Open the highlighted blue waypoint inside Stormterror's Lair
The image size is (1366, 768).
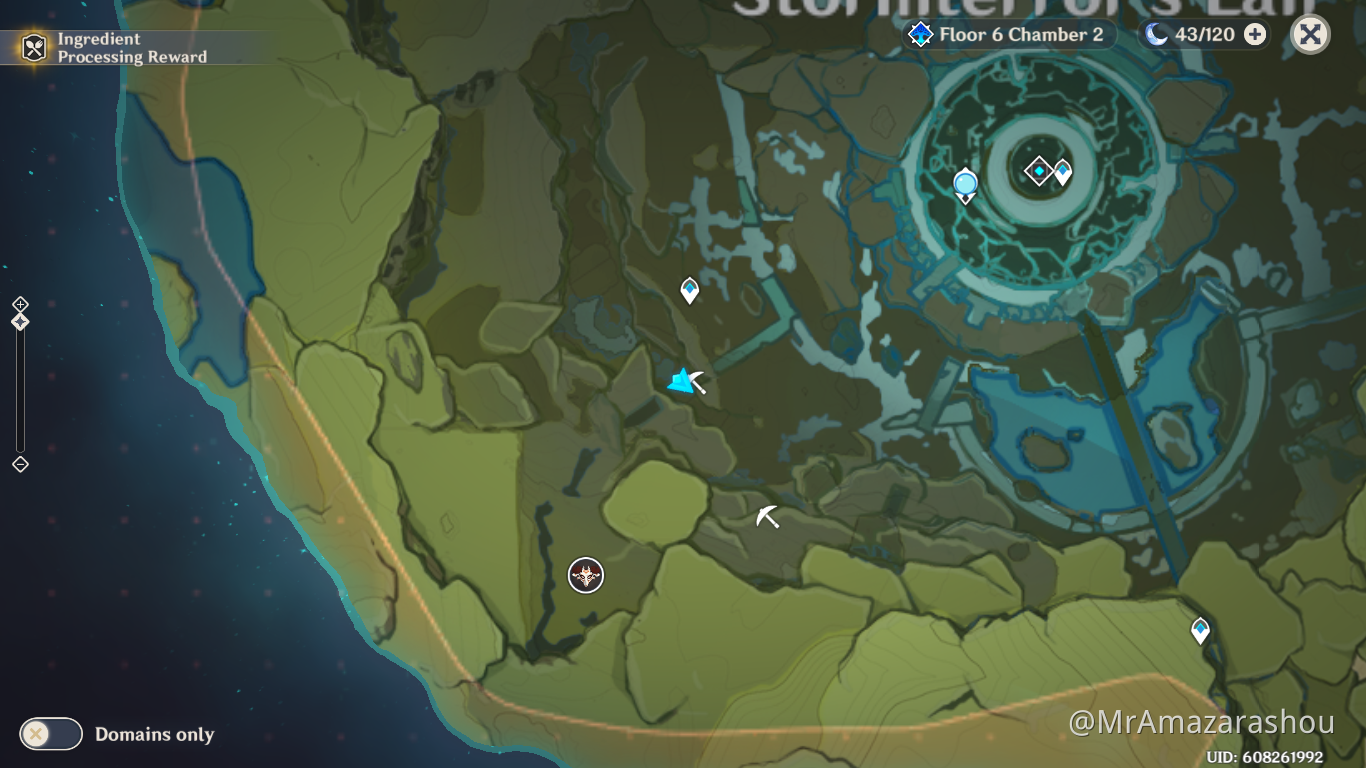[x=963, y=185]
